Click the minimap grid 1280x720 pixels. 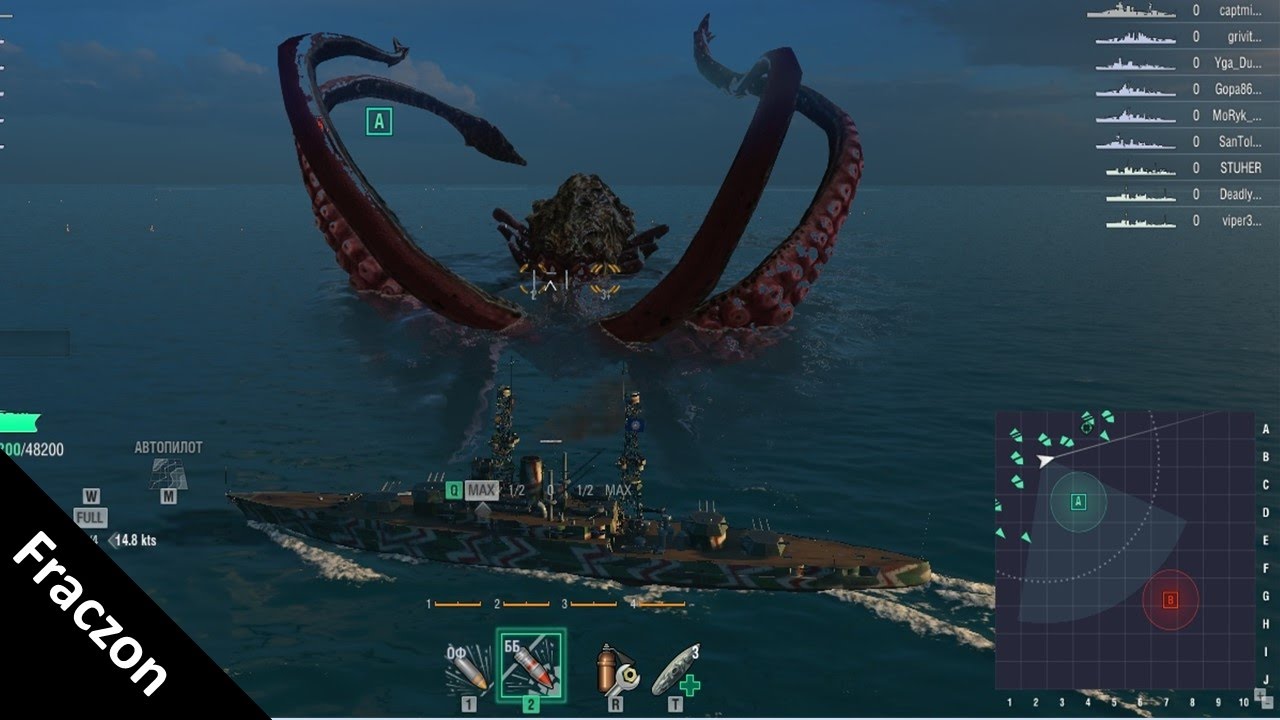(1124, 550)
